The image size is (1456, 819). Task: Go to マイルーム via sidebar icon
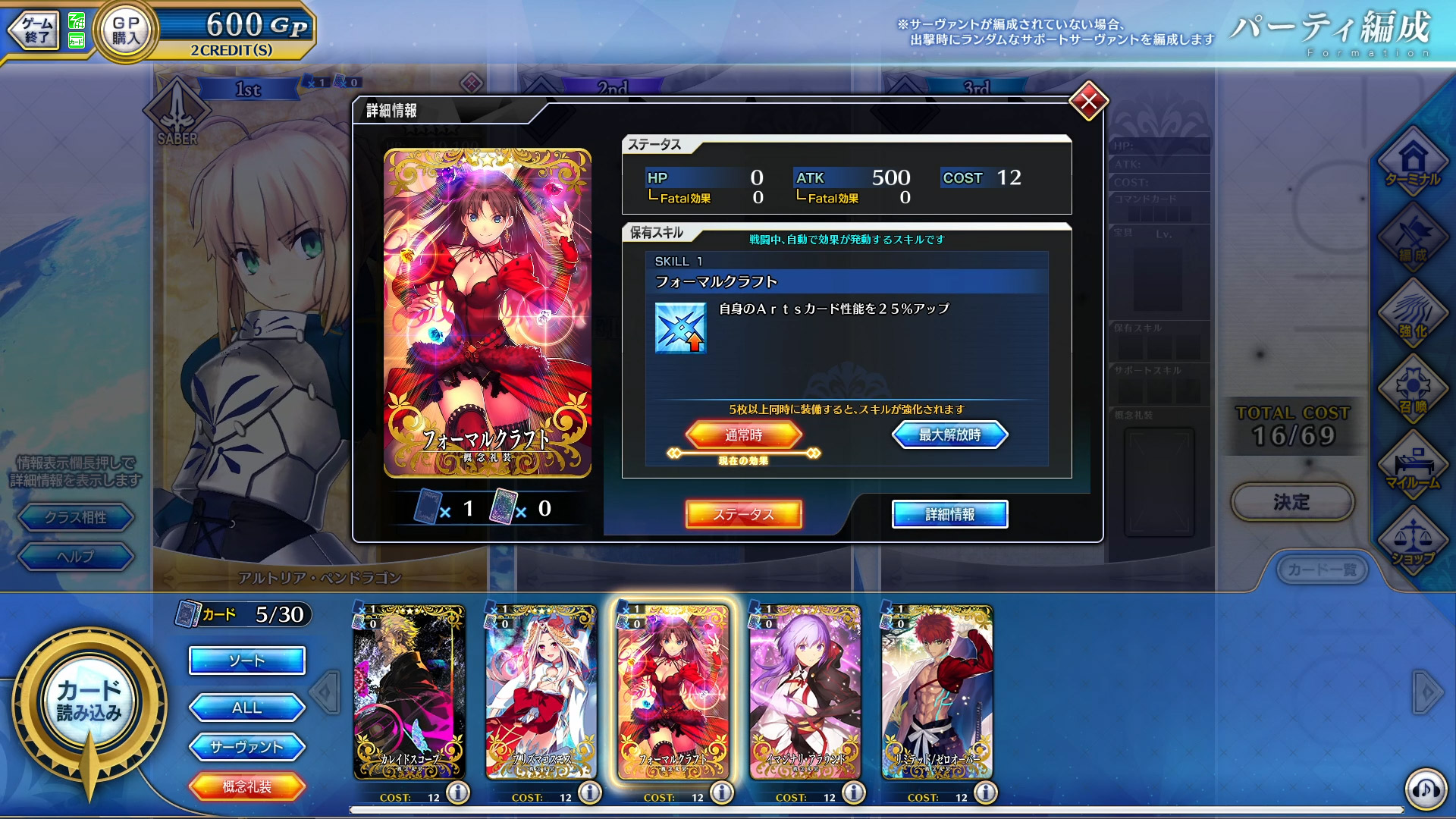1414,463
